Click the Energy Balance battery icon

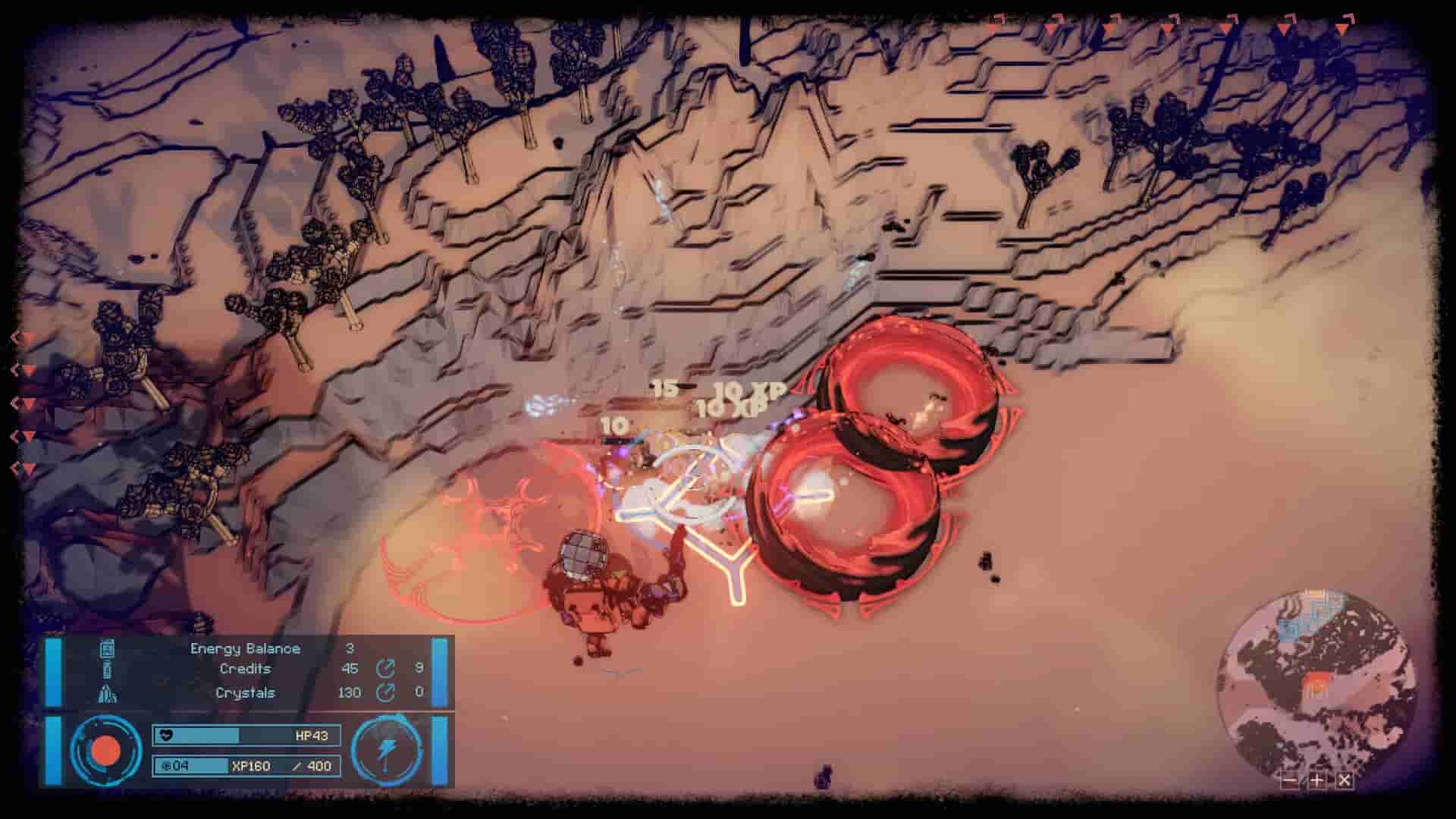point(107,648)
